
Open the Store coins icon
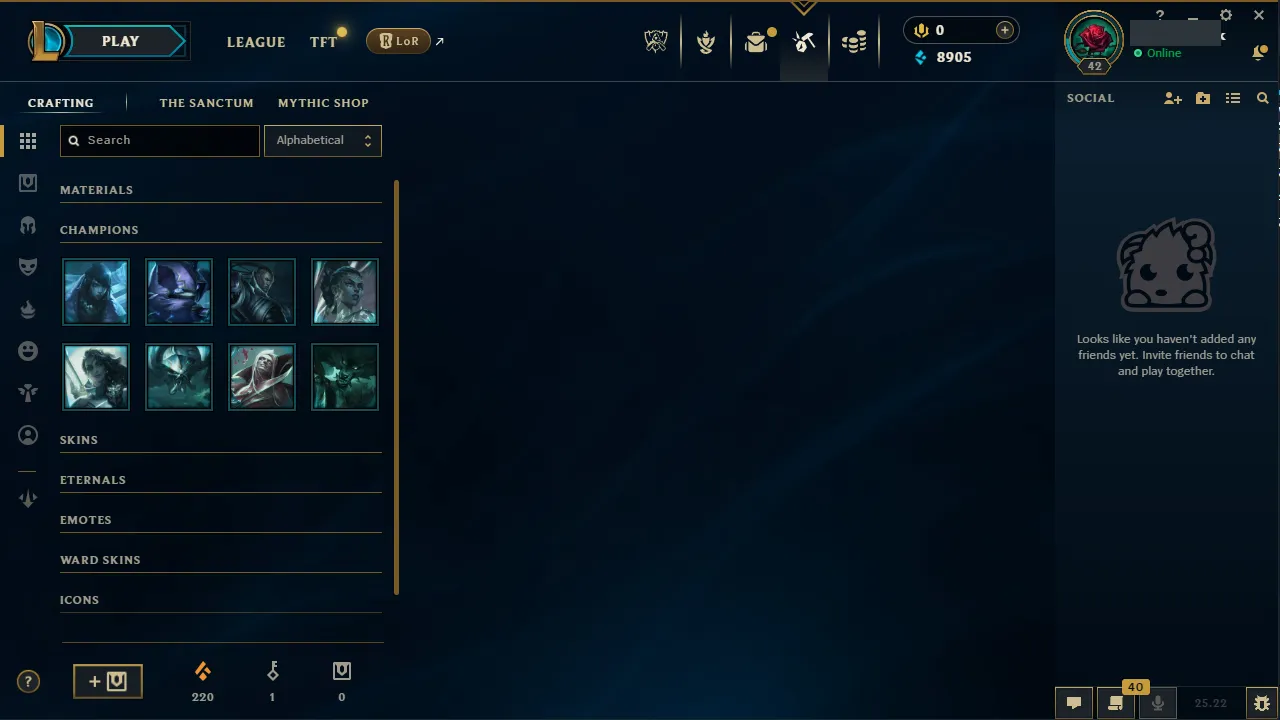pos(854,41)
